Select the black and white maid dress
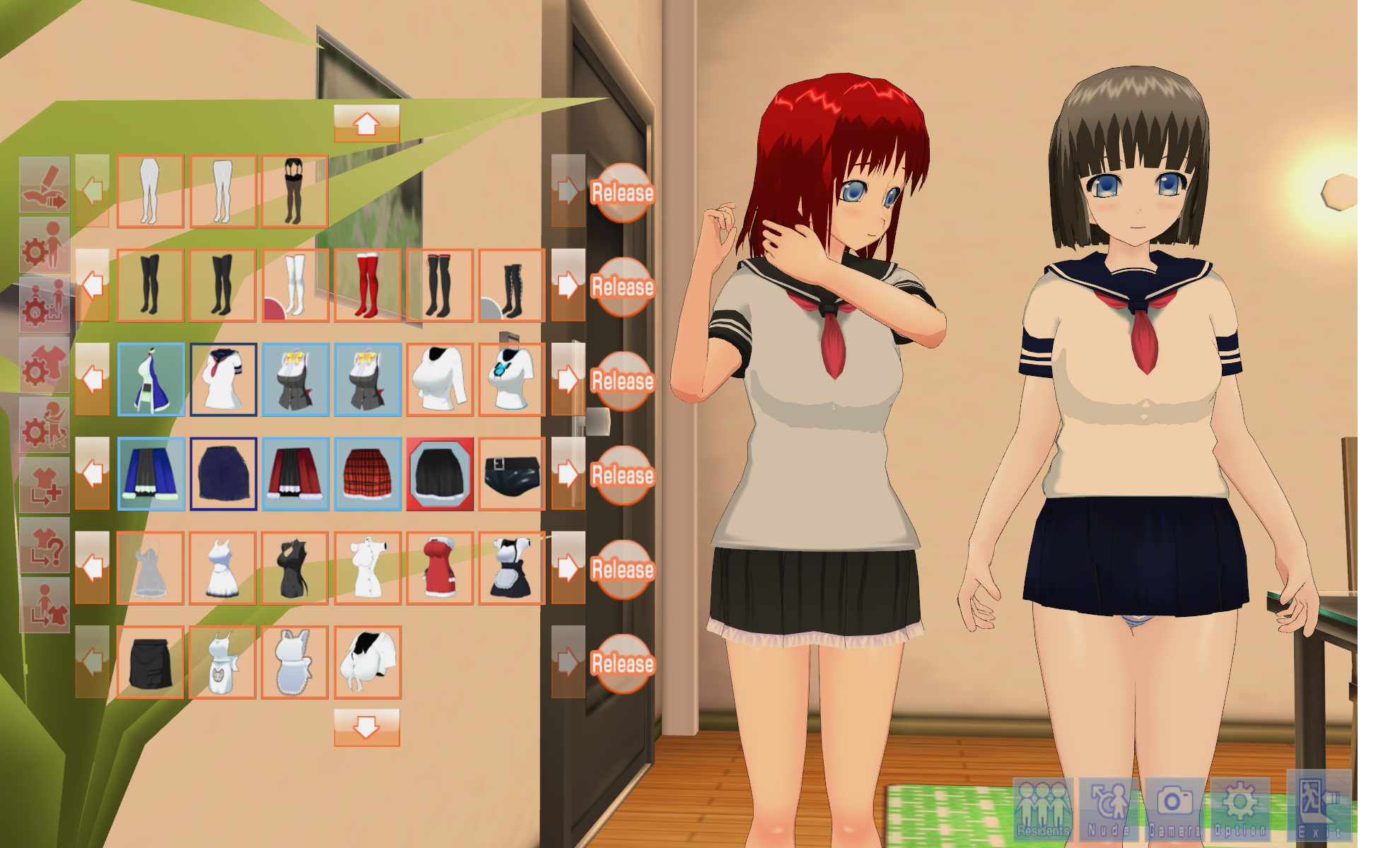The image size is (1400, 848). (511, 568)
